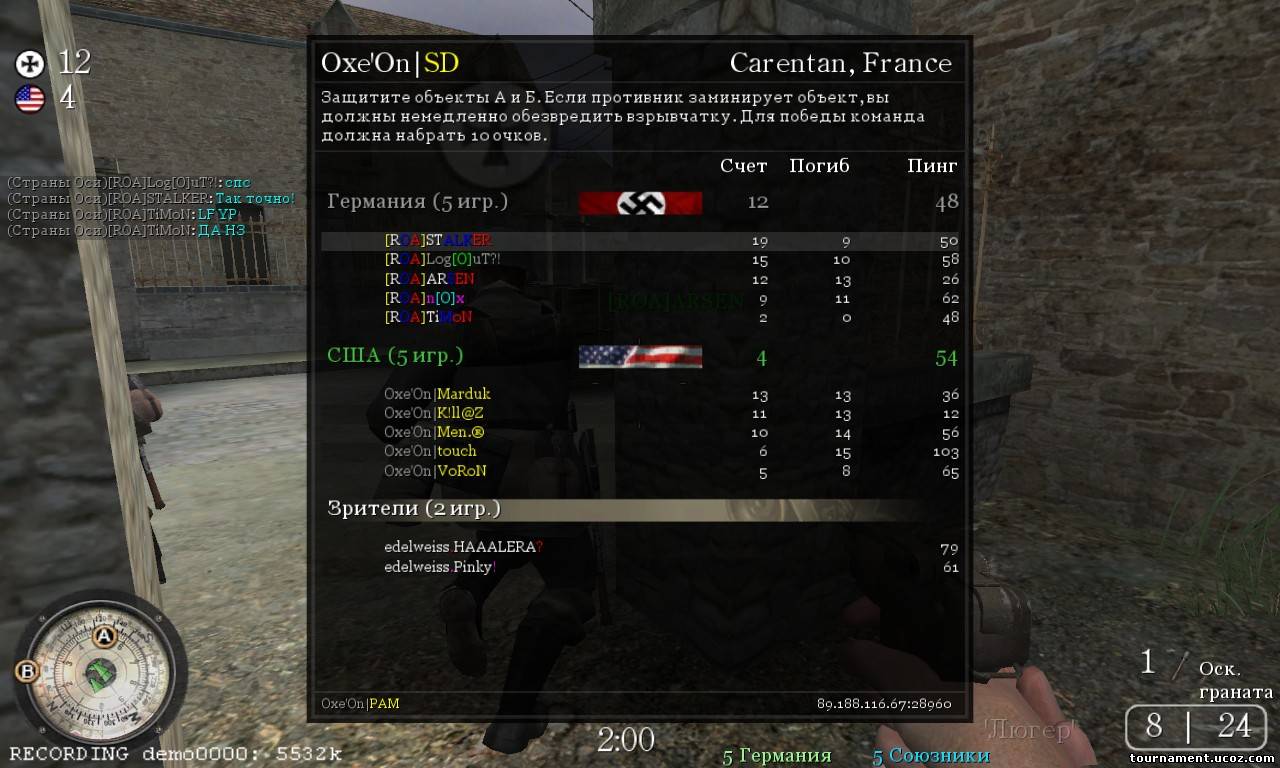Viewport: 1280px width, 768px height.
Task: Pick Oxe'On|touch from the scoreboard
Action: tap(430, 451)
